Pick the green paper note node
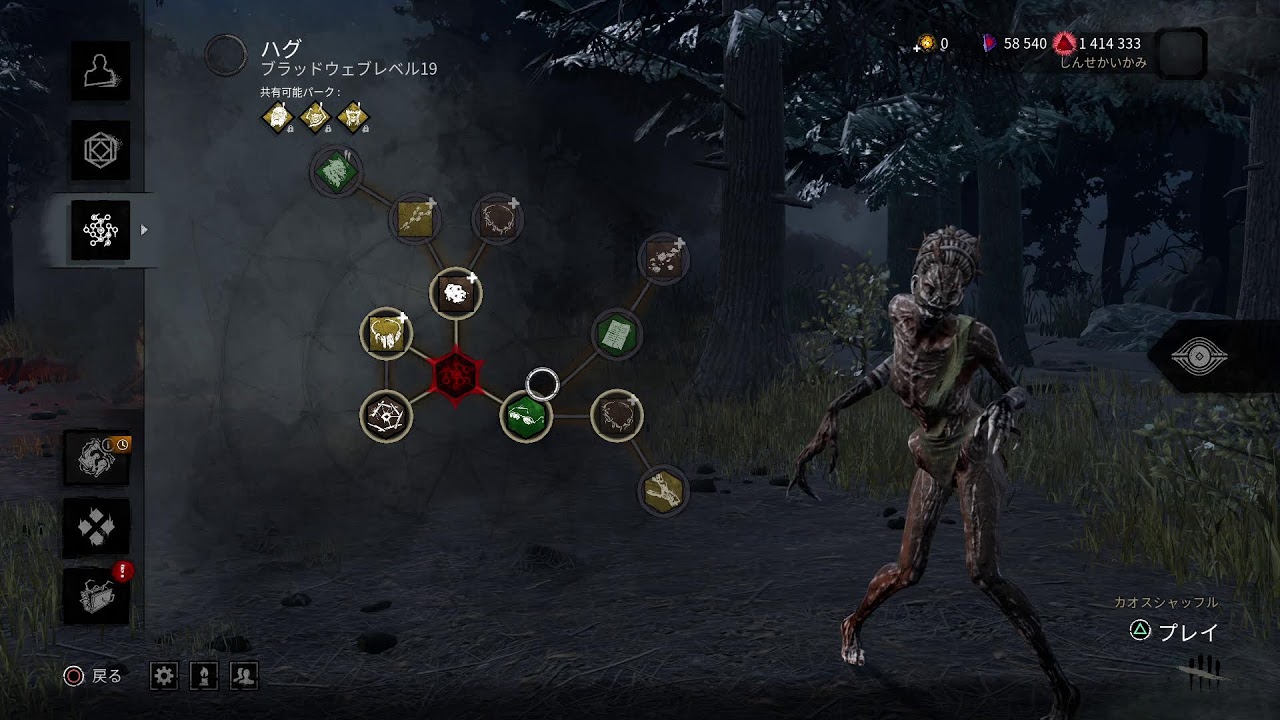 tap(617, 334)
